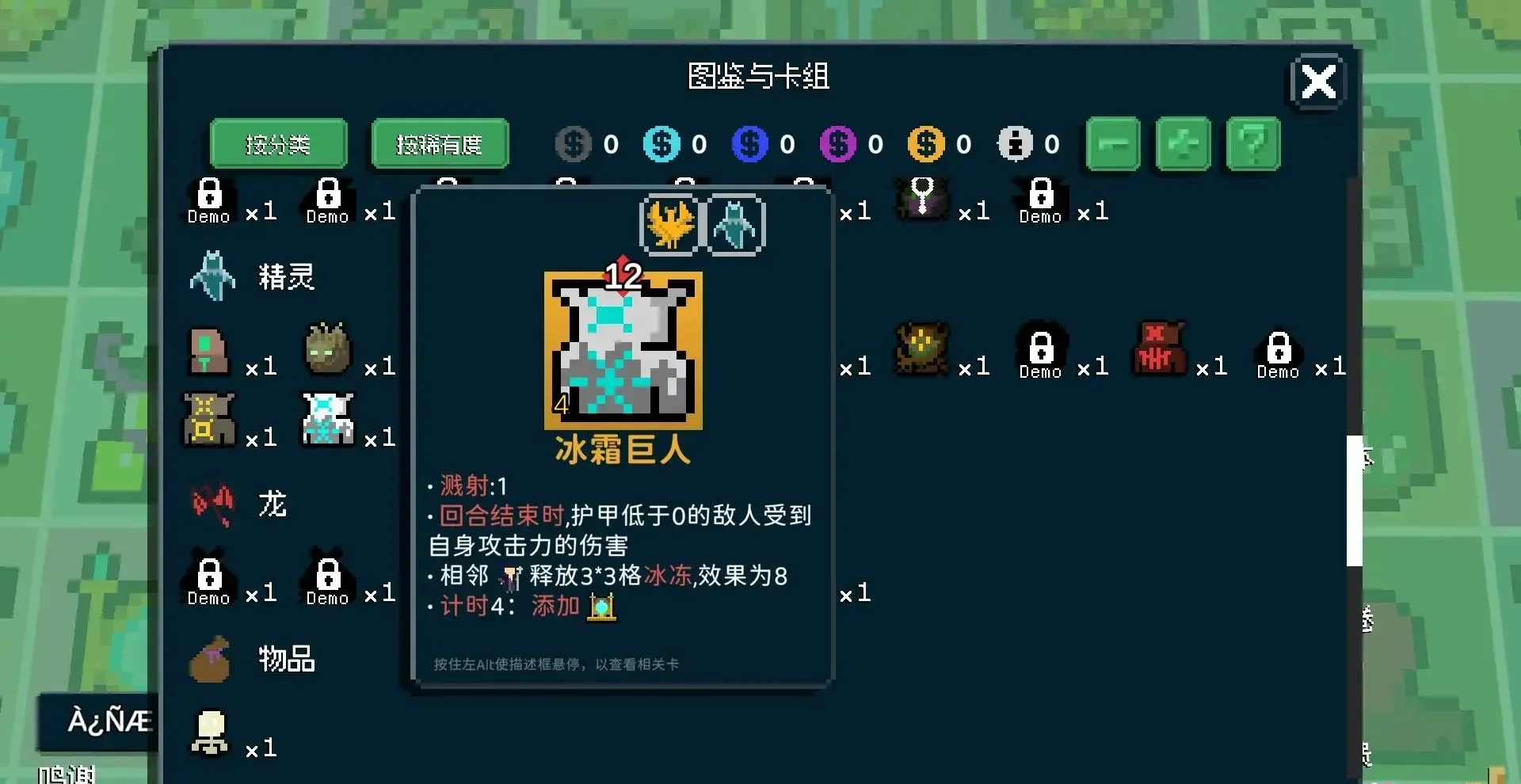The height and width of the screenshot is (784, 1521).
Task: Select the golden phoenix faction icon
Action: click(x=669, y=224)
